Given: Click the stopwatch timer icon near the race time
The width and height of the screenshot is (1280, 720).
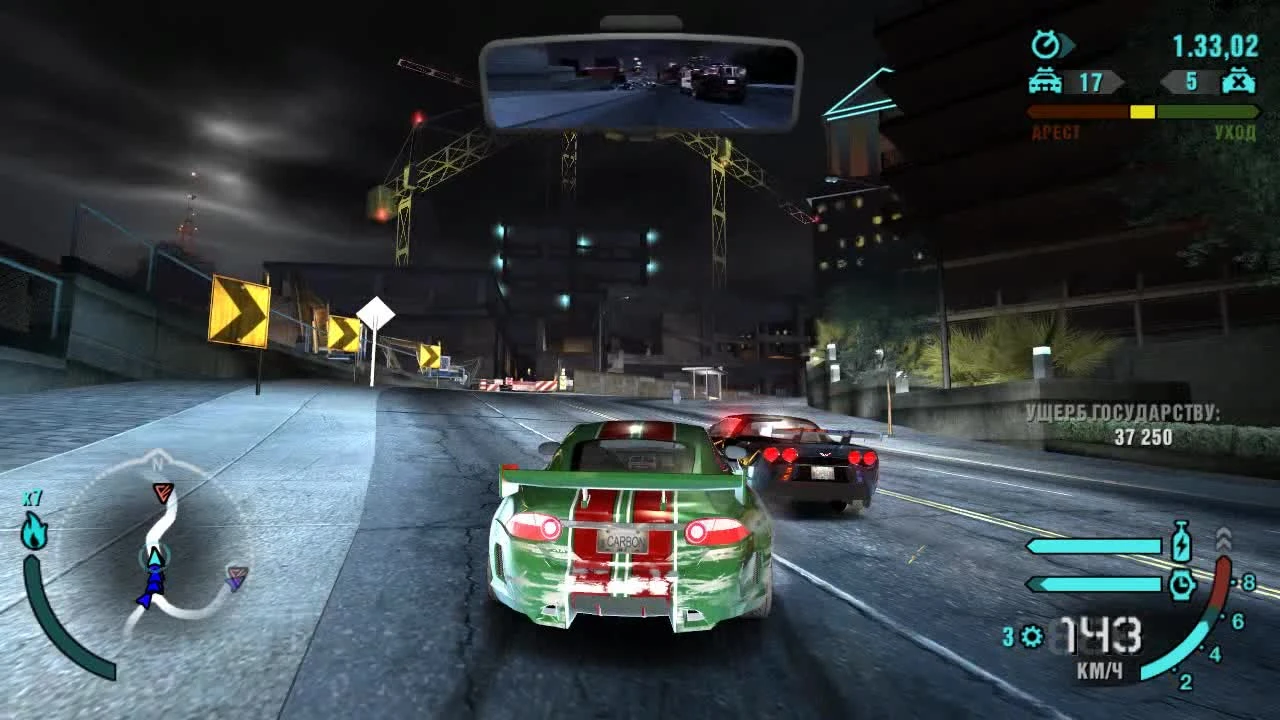Looking at the screenshot, I should tap(1045, 45).
